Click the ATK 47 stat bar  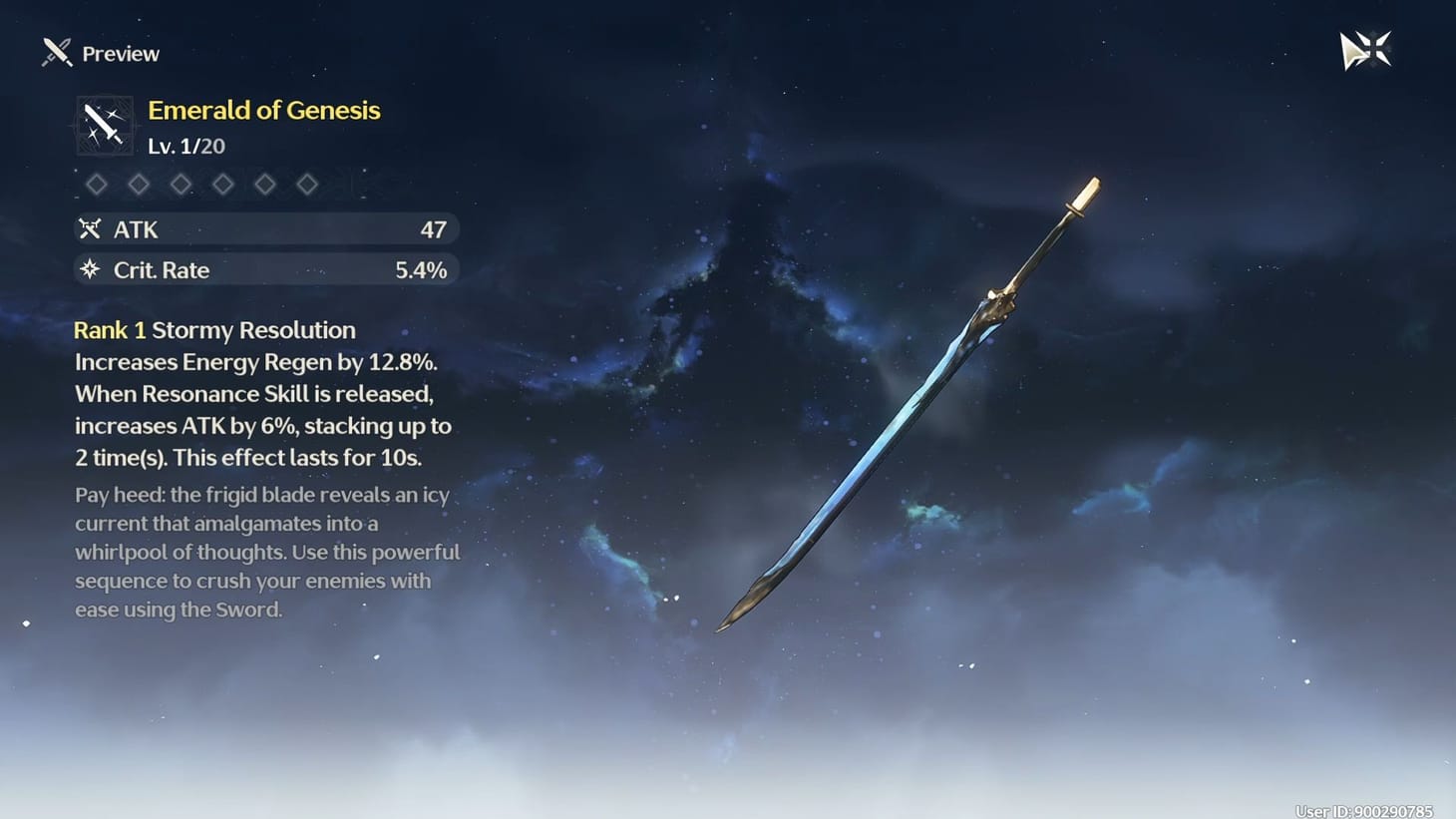pyautogui.click(x=264, y=228)
